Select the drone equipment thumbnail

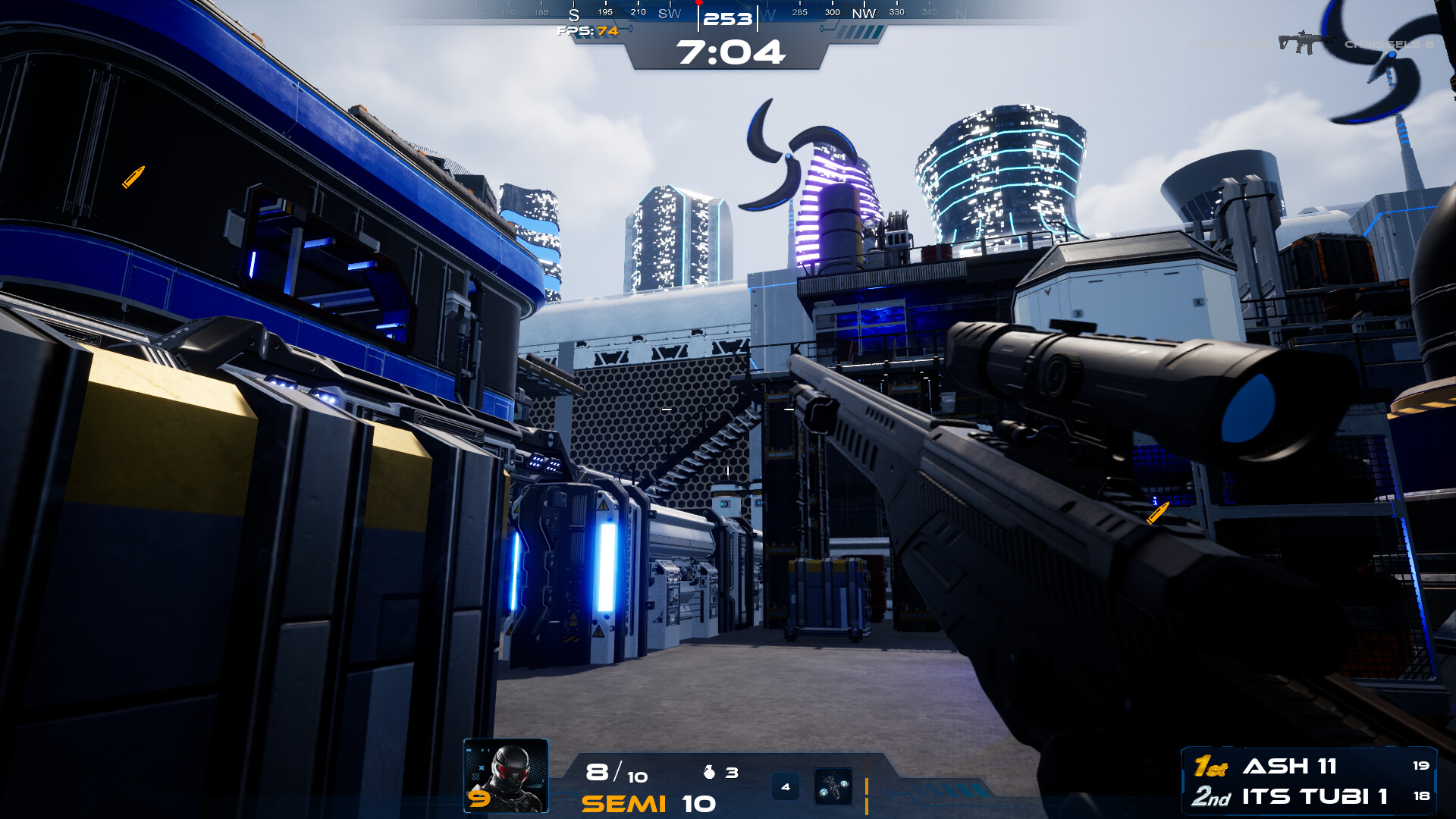(834, 786)
